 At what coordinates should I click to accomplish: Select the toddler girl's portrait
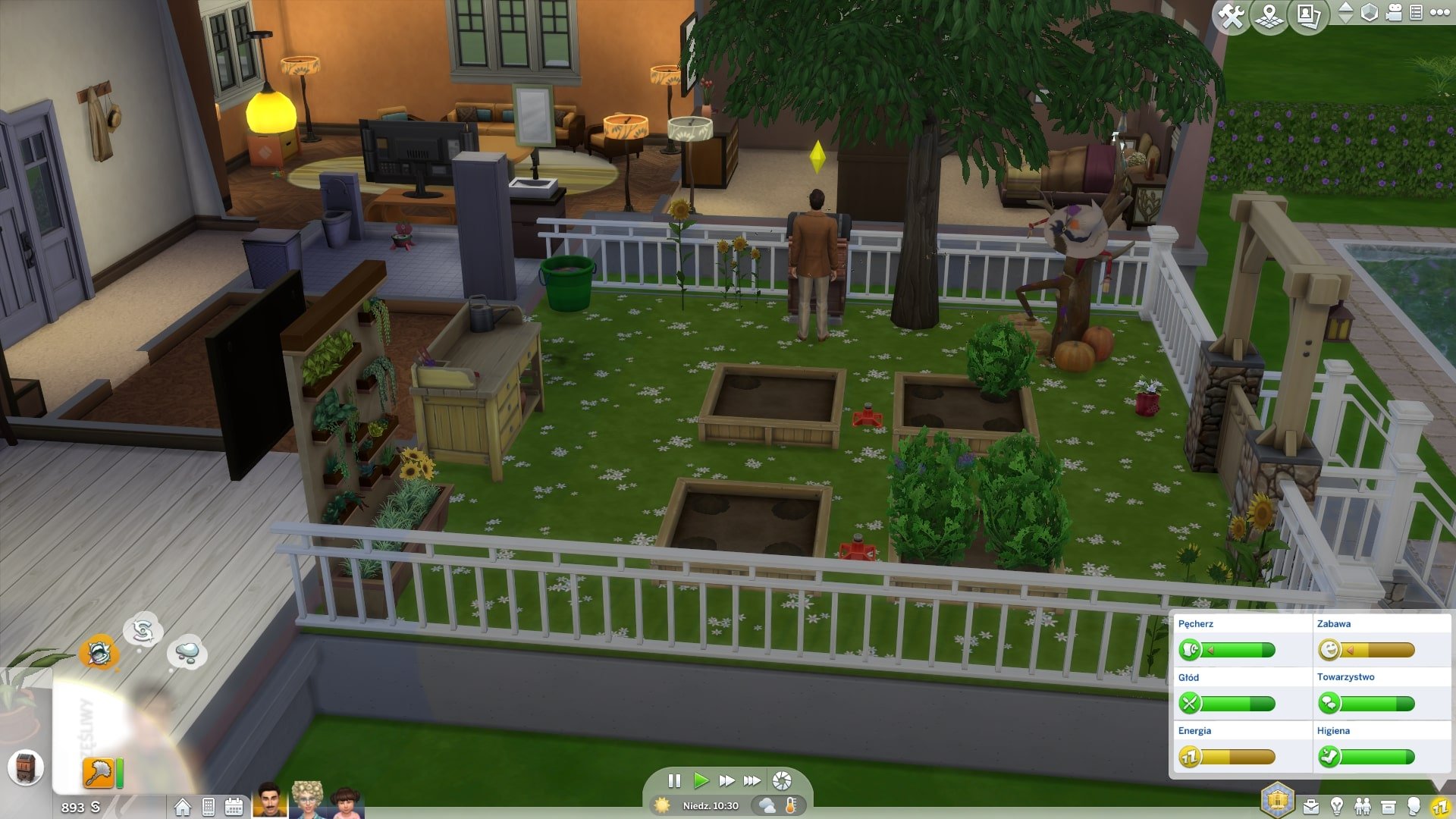click(345, 802)
